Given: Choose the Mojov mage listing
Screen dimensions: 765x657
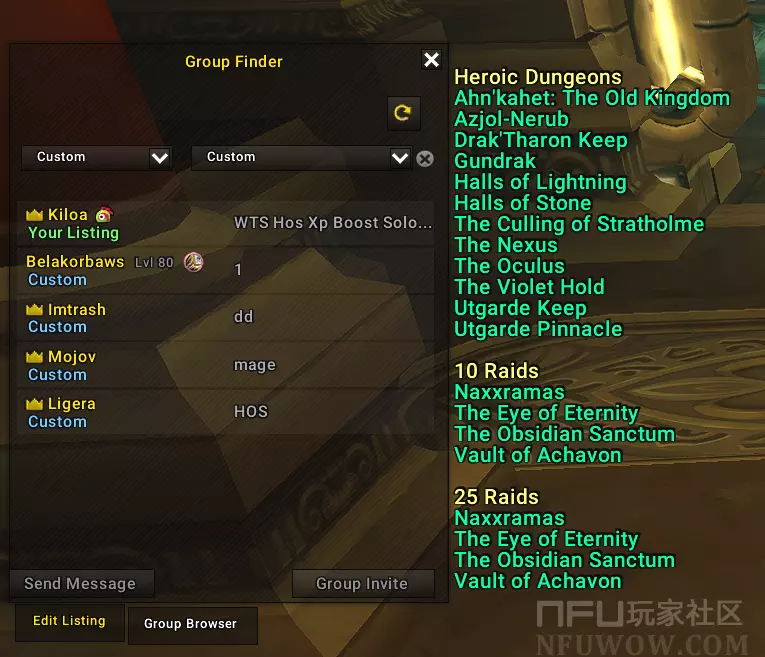Looking at the screenshot, I should pos(226,365).
